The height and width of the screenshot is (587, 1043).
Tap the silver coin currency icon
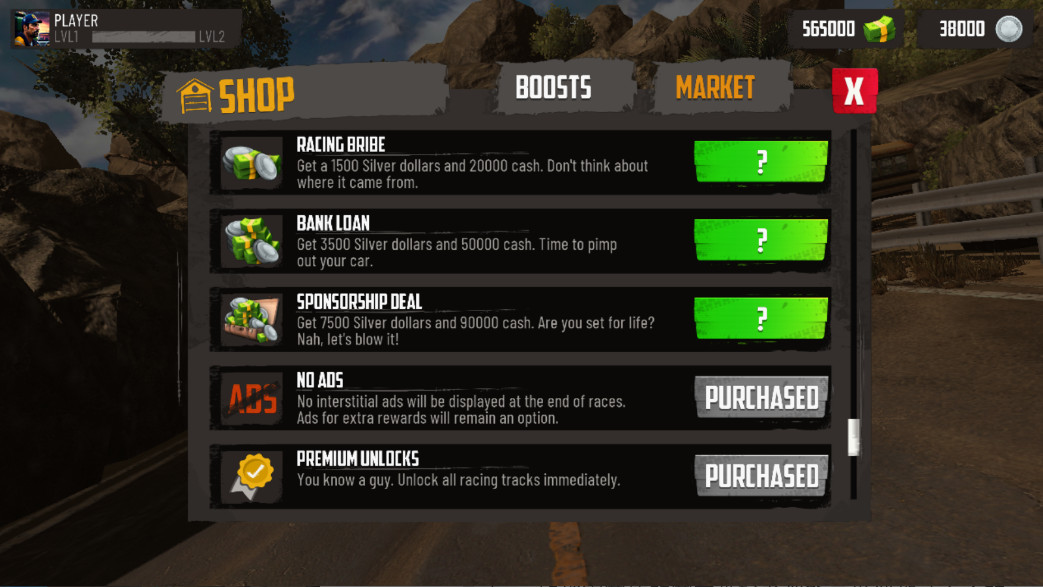[1009, 29]
